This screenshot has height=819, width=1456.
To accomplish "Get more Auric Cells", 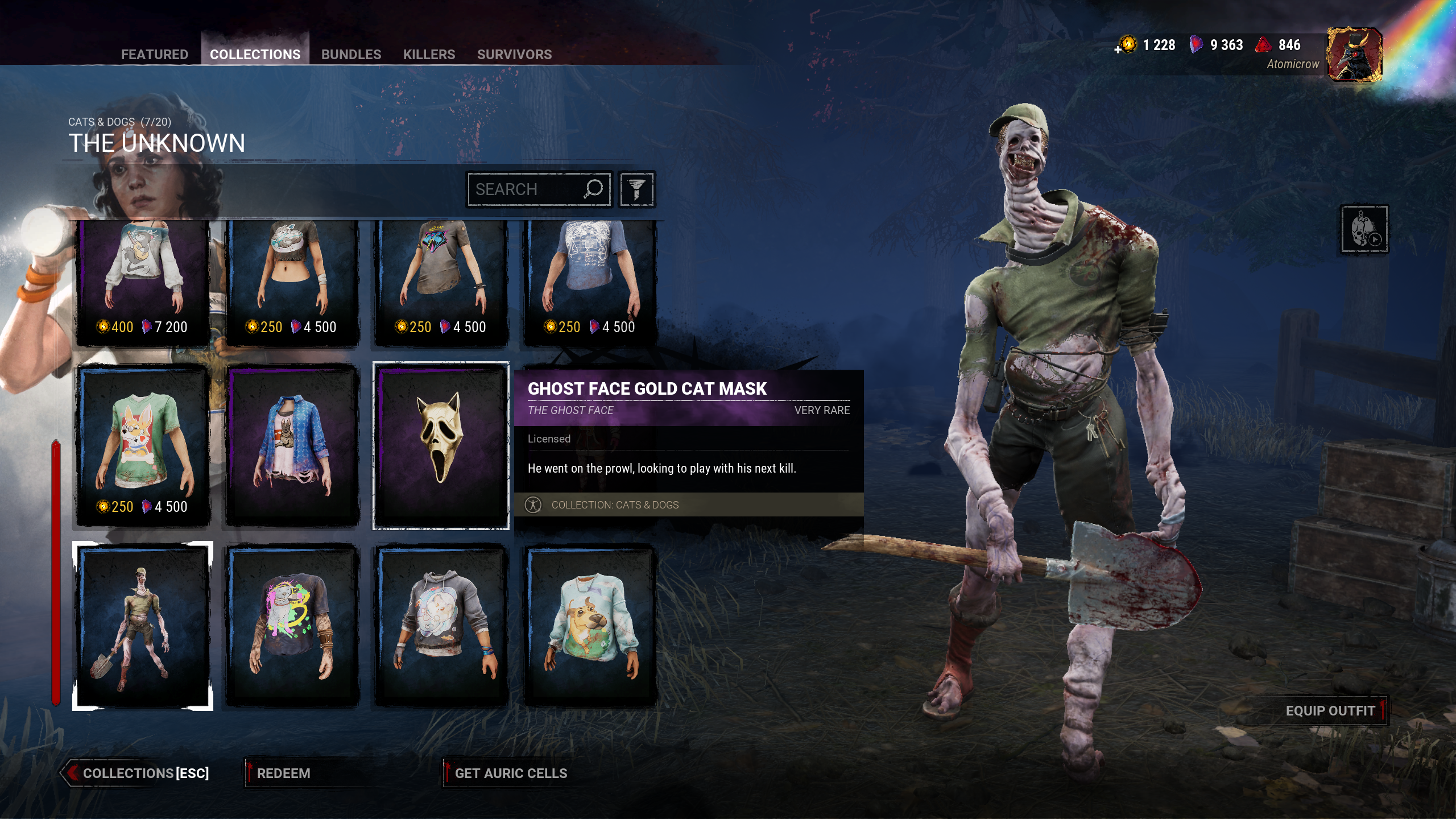I will (510, 773).
